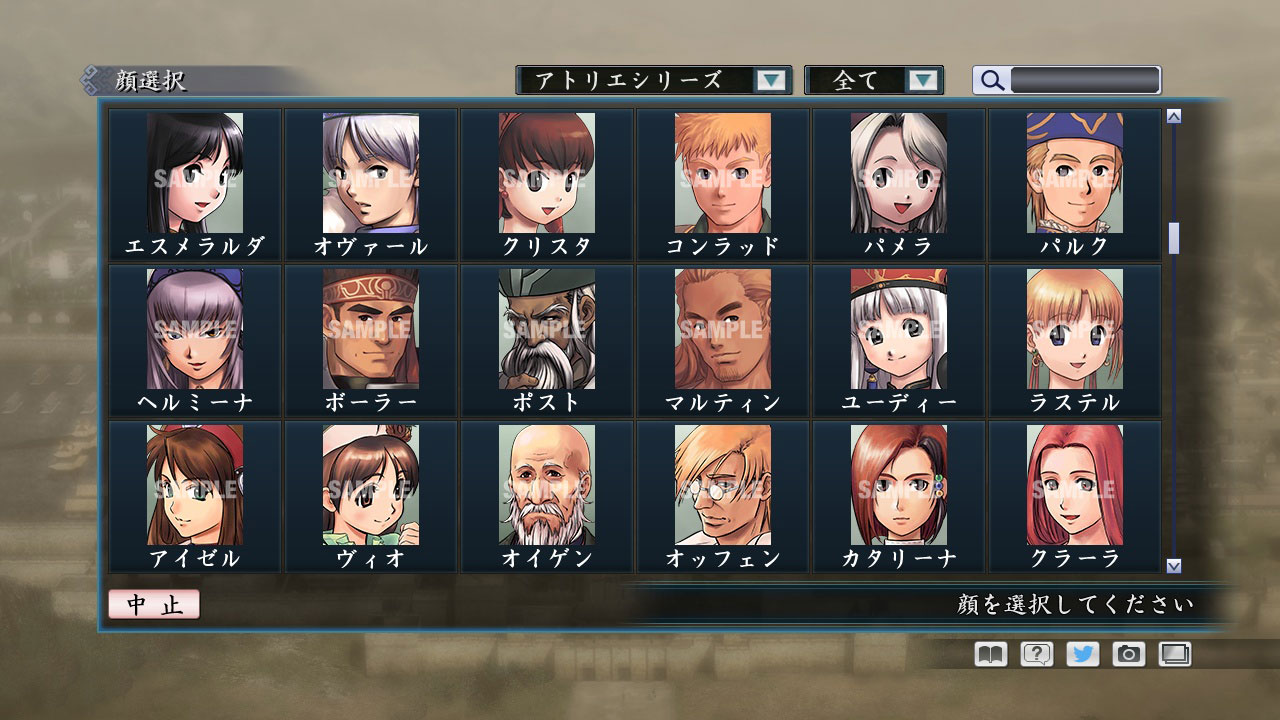Click the display switch icon on far right
Image resolution: width=1280 pixels, height=720 pixels.
tap(1172, 654)
